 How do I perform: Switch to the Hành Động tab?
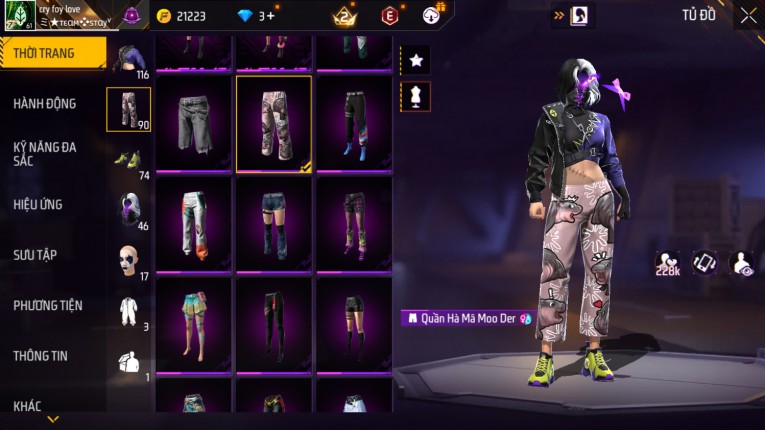click(45, 103)
